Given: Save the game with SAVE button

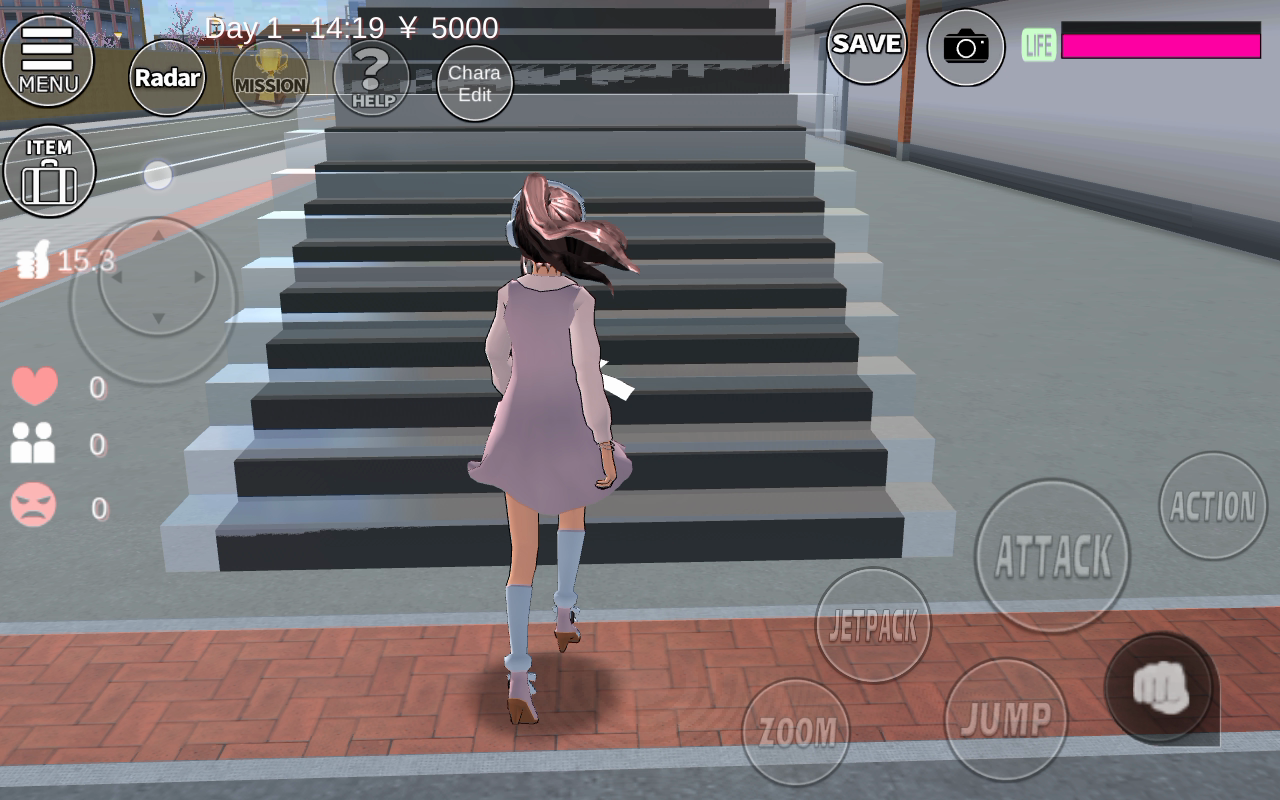Looking at the screenshot, I should pos(866,44).
